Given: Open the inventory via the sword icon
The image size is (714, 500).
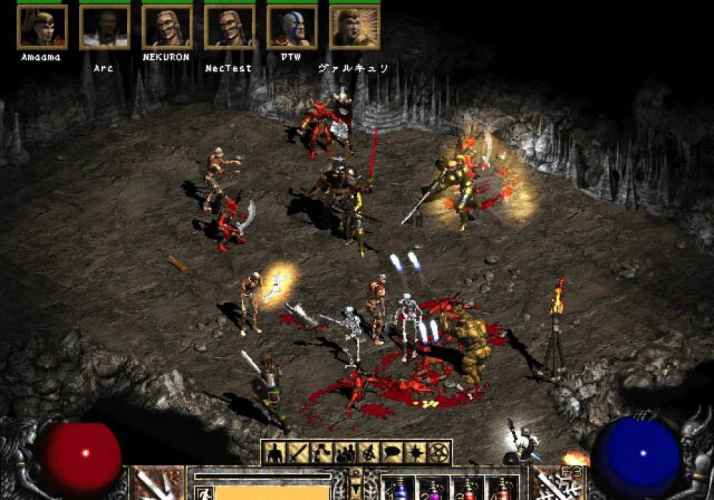Looking at the screenshot, I should coord(299,453).
